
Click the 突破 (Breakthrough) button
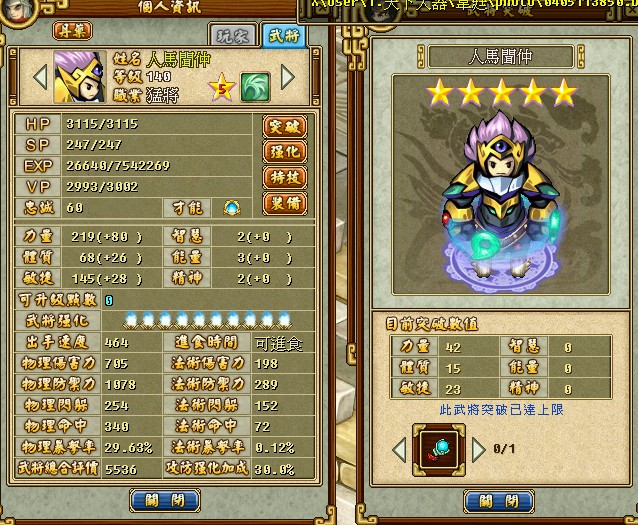(283, 127)
